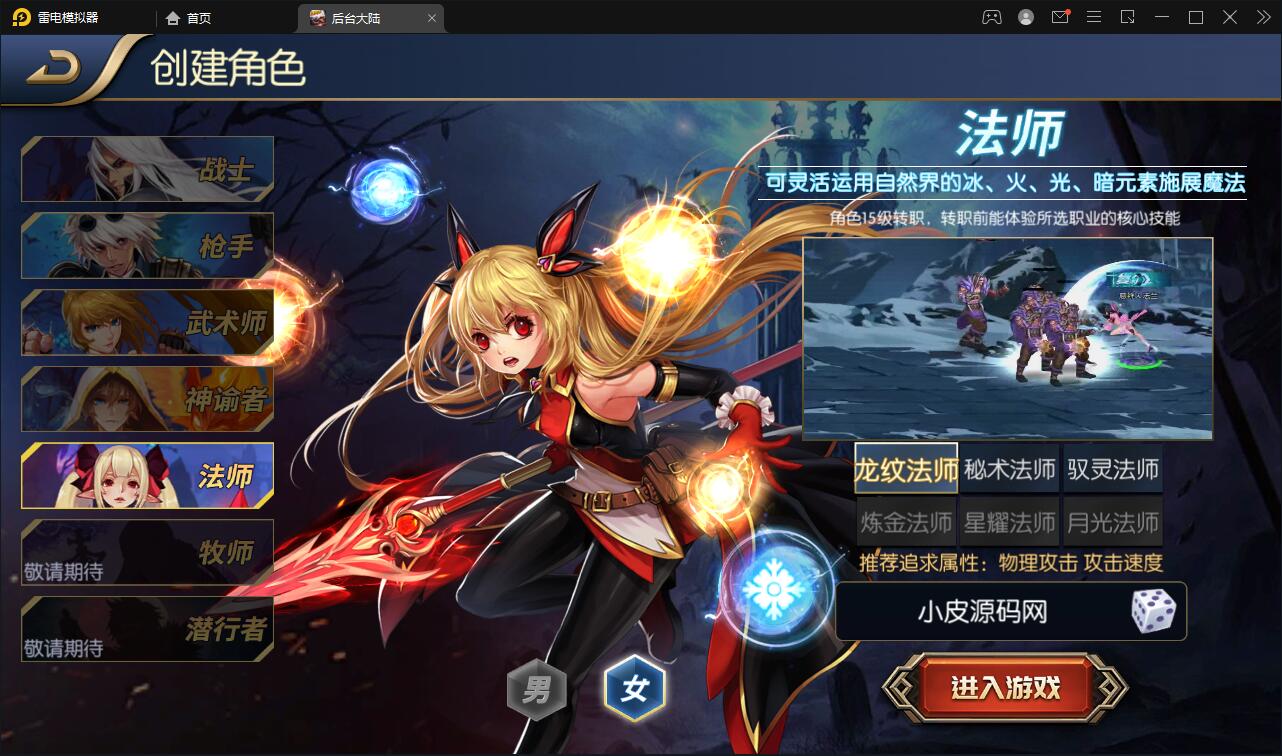Keep gender set to 女 female
This screenshot has height=756, width=1282.
(636, 690)
